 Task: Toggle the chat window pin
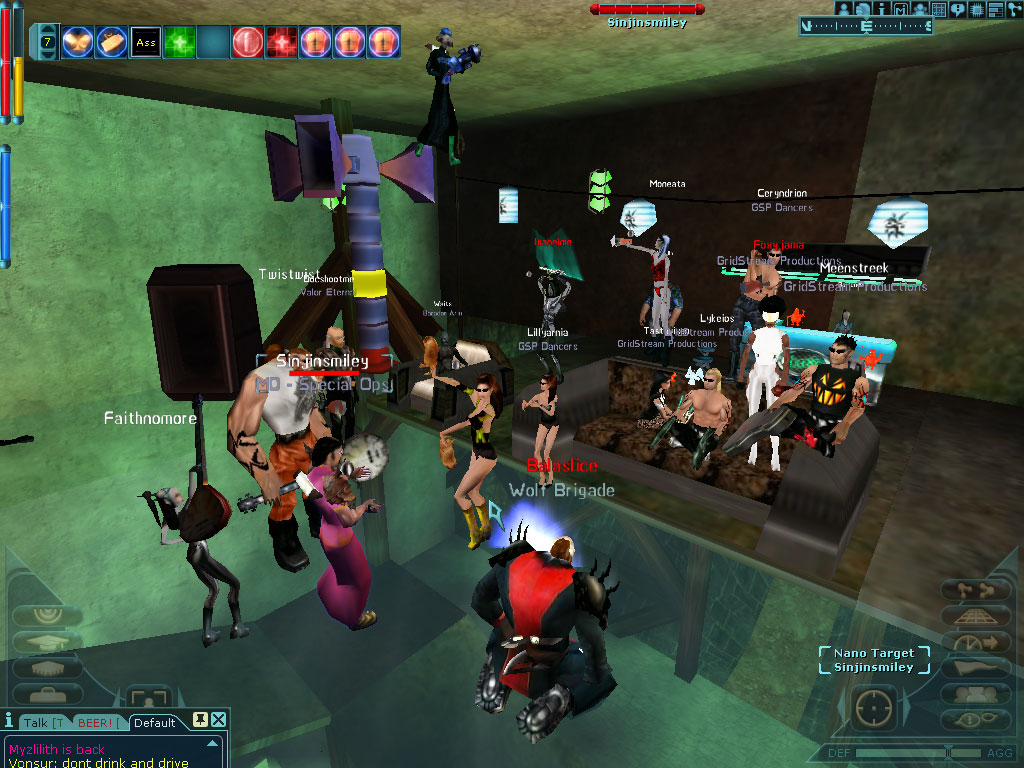pyautogui.click(x=200, y=720)
